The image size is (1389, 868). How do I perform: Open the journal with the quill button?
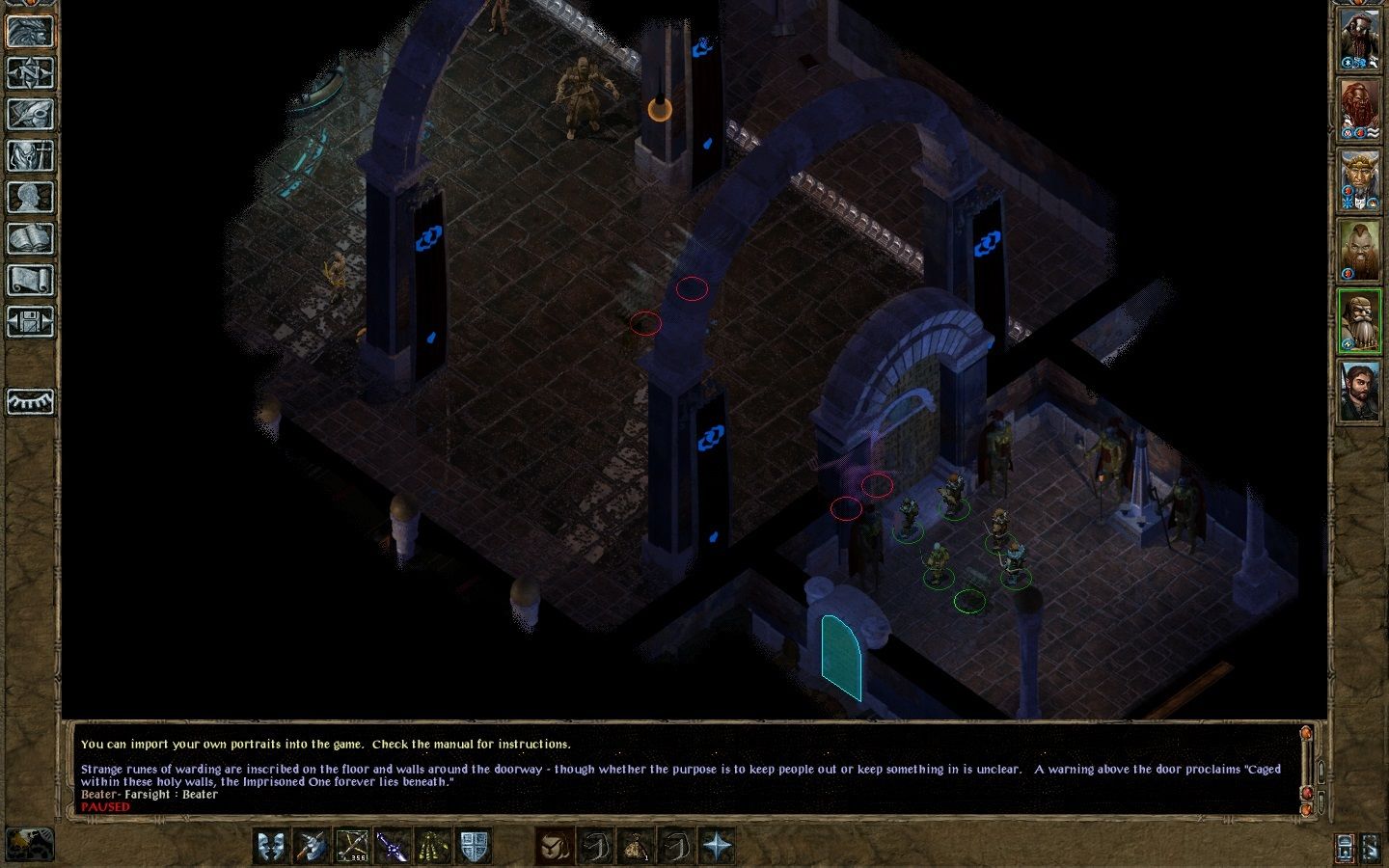30,115
